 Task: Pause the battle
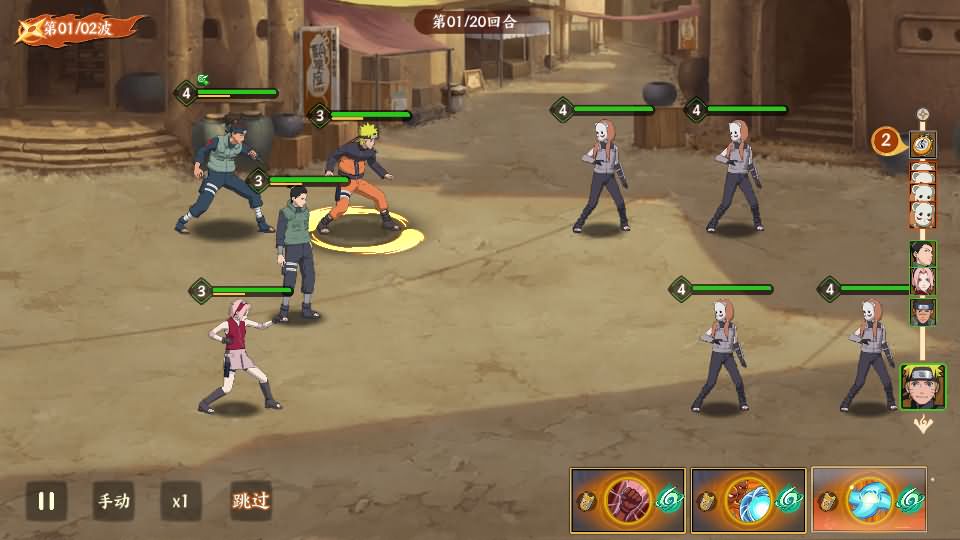click(46, 501)
